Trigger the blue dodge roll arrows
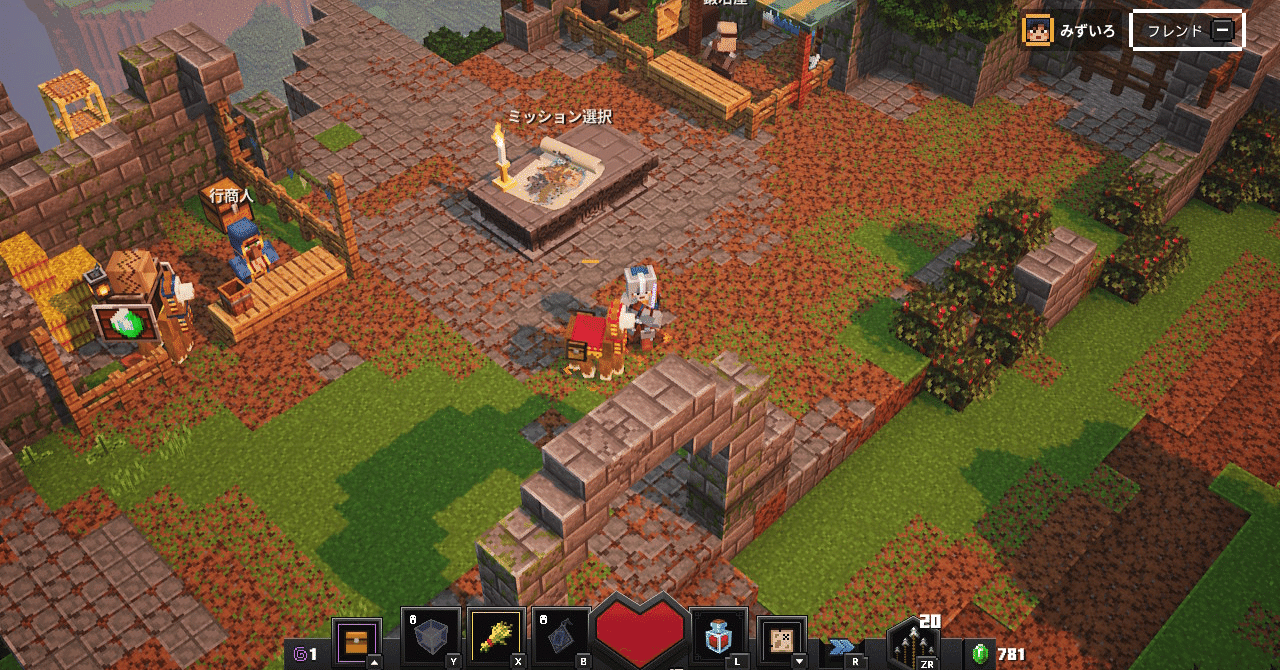The height and width of the screenshot is (670, 1280). [842, 646]
